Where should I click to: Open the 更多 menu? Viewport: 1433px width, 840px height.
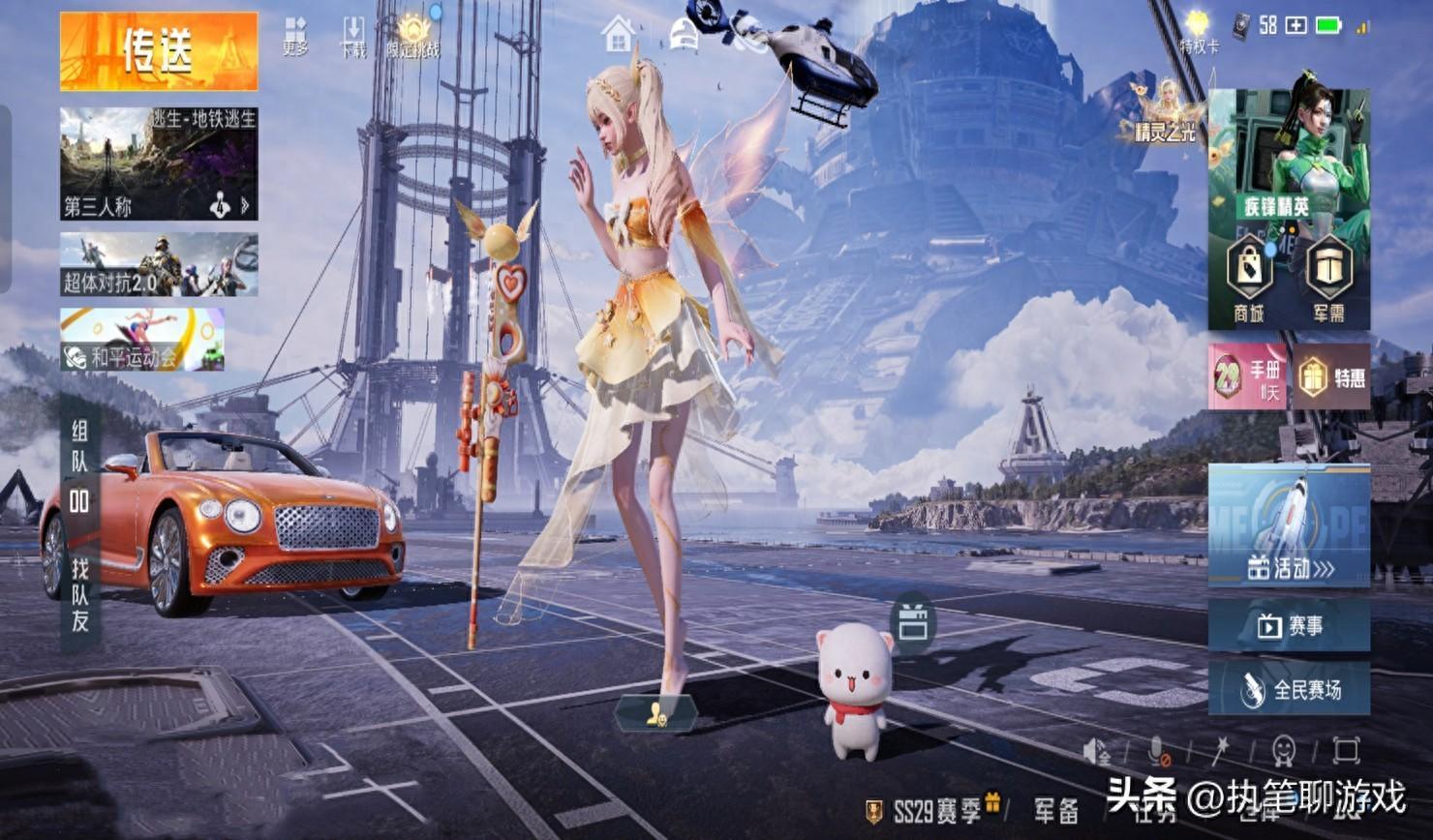pos(295,36)
